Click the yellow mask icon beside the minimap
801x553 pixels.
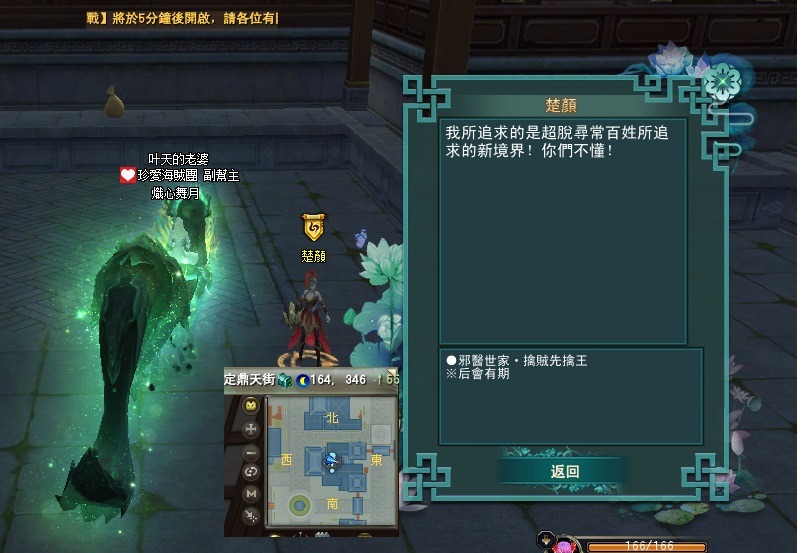point(251,405)
